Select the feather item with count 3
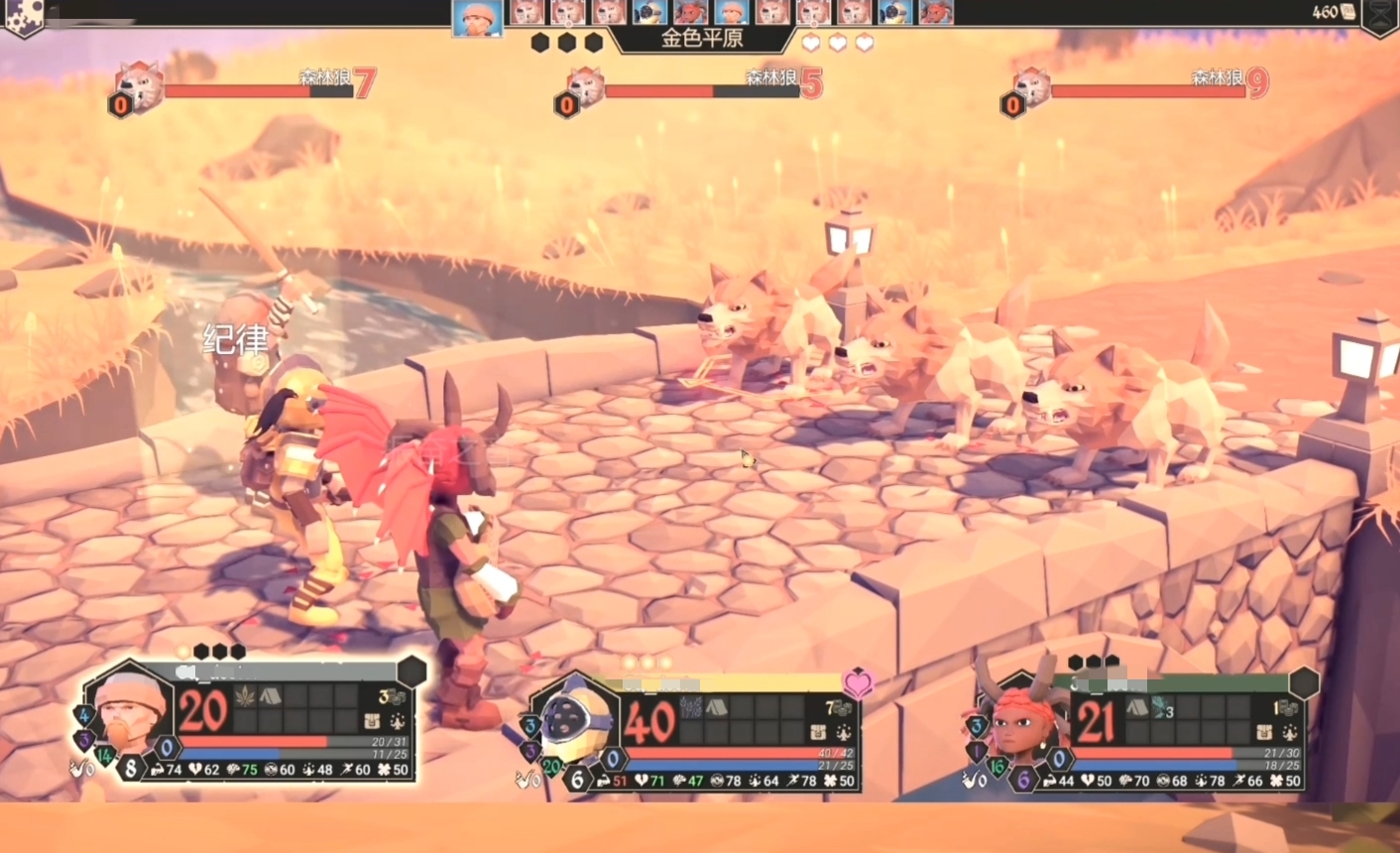 (1163, 708)
